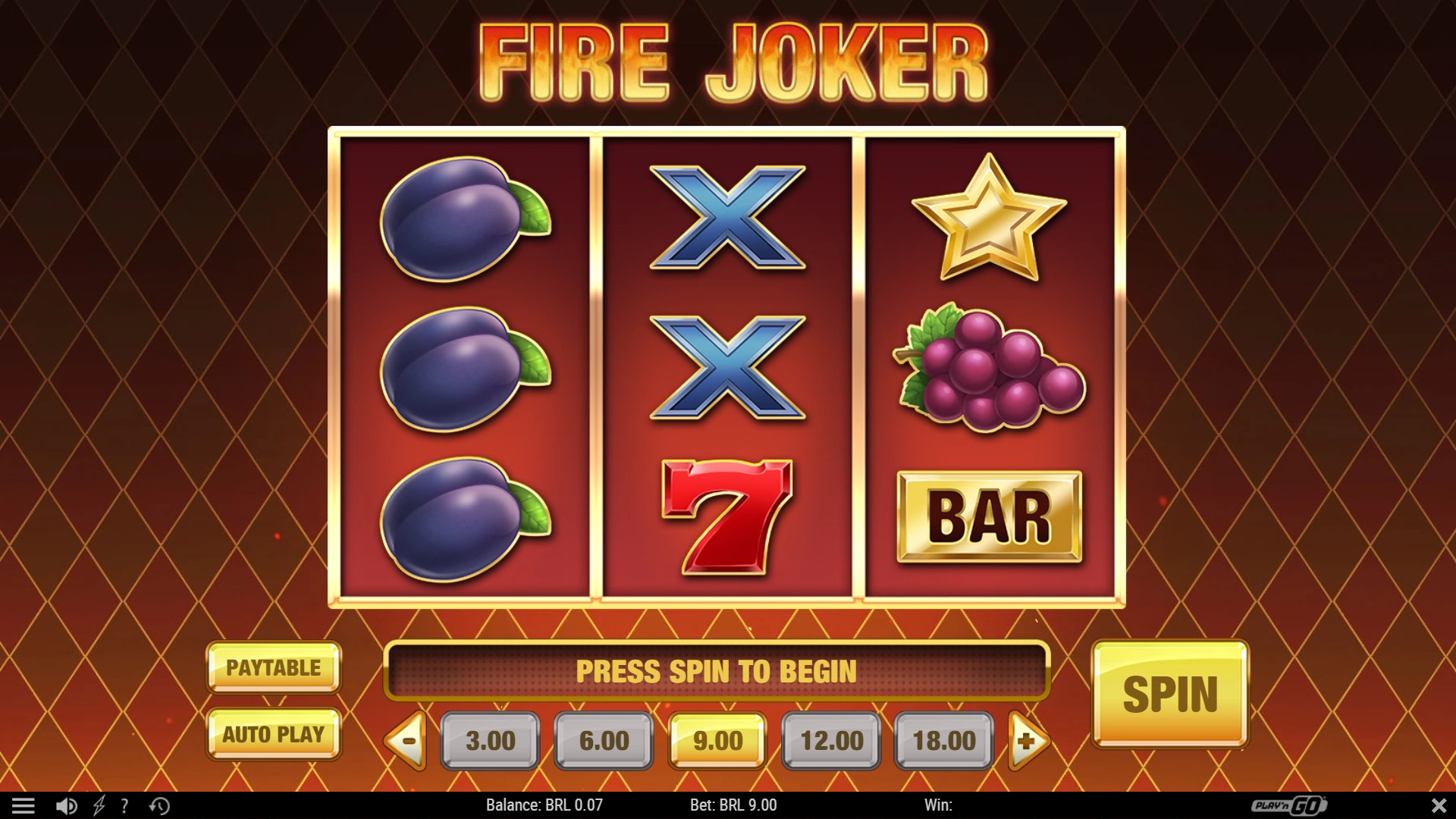Open help with the question mark icon
Image resolution: width=1456 pixels, height=819 pixels.
pos(124,805)
